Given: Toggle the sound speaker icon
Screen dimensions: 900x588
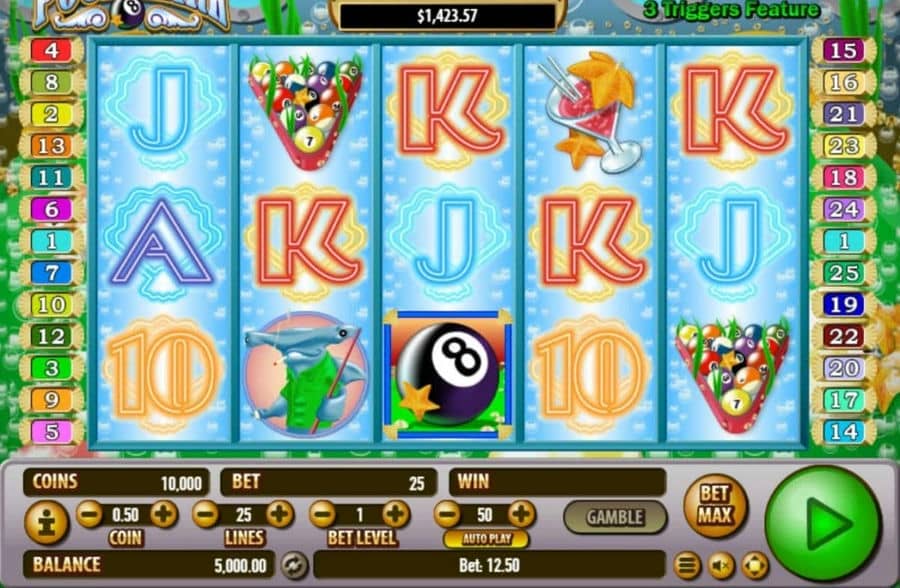Looking at the screenshot, I should 720,566.
